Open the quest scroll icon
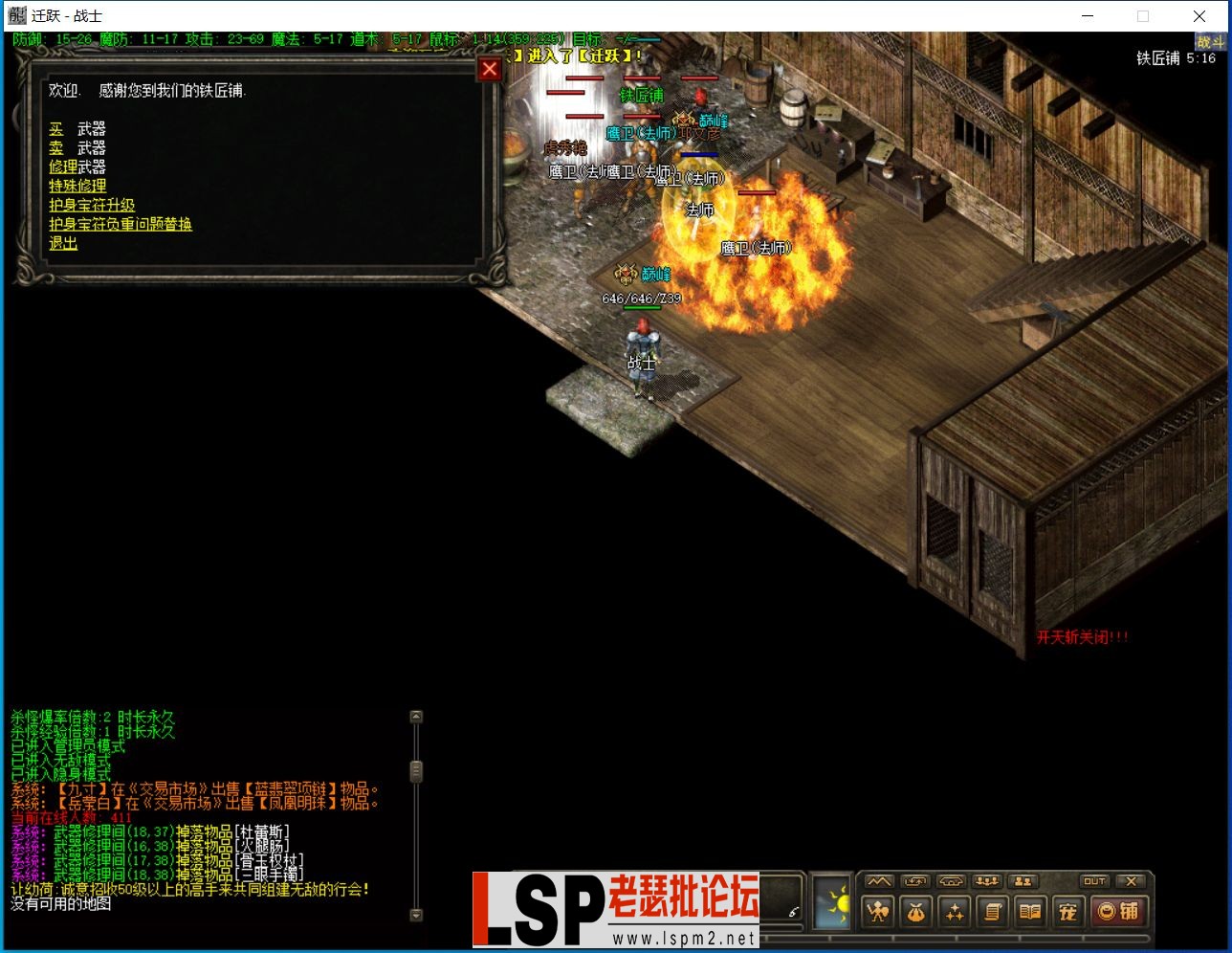 point(991,912)
